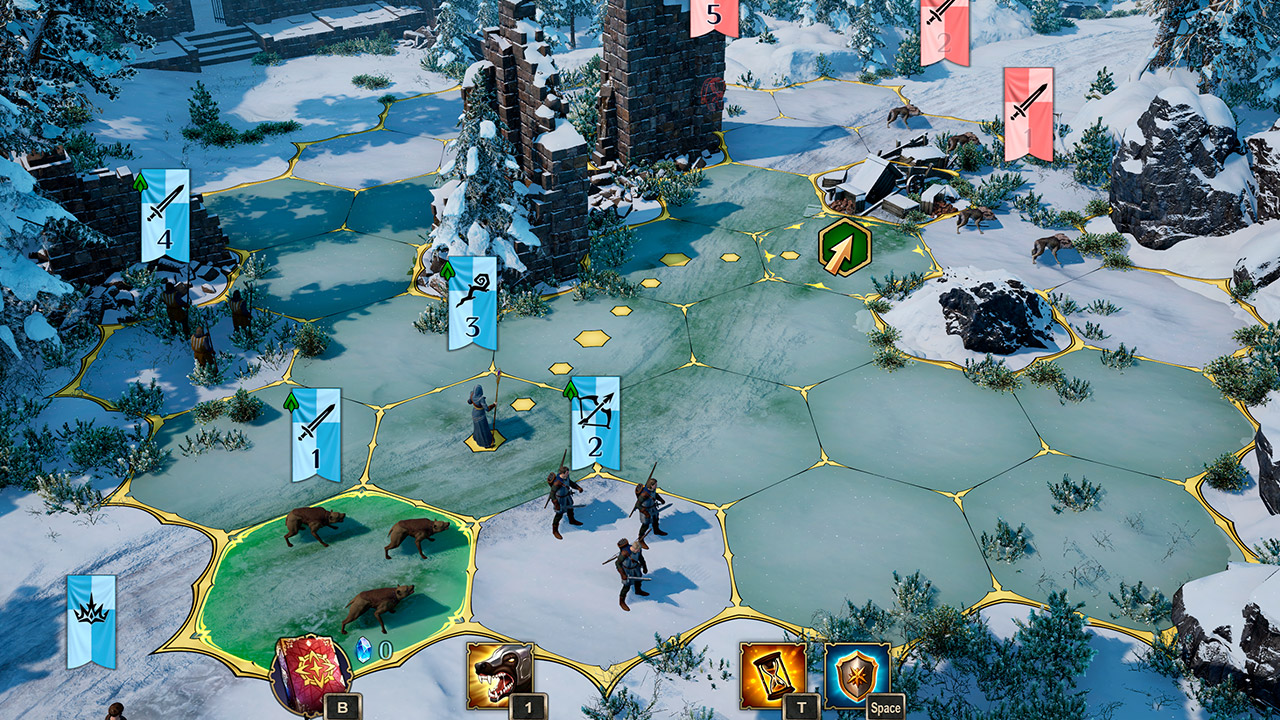1280x720 pixels.
Task: Choose the hourglass wait action
Action: point(773,675)
